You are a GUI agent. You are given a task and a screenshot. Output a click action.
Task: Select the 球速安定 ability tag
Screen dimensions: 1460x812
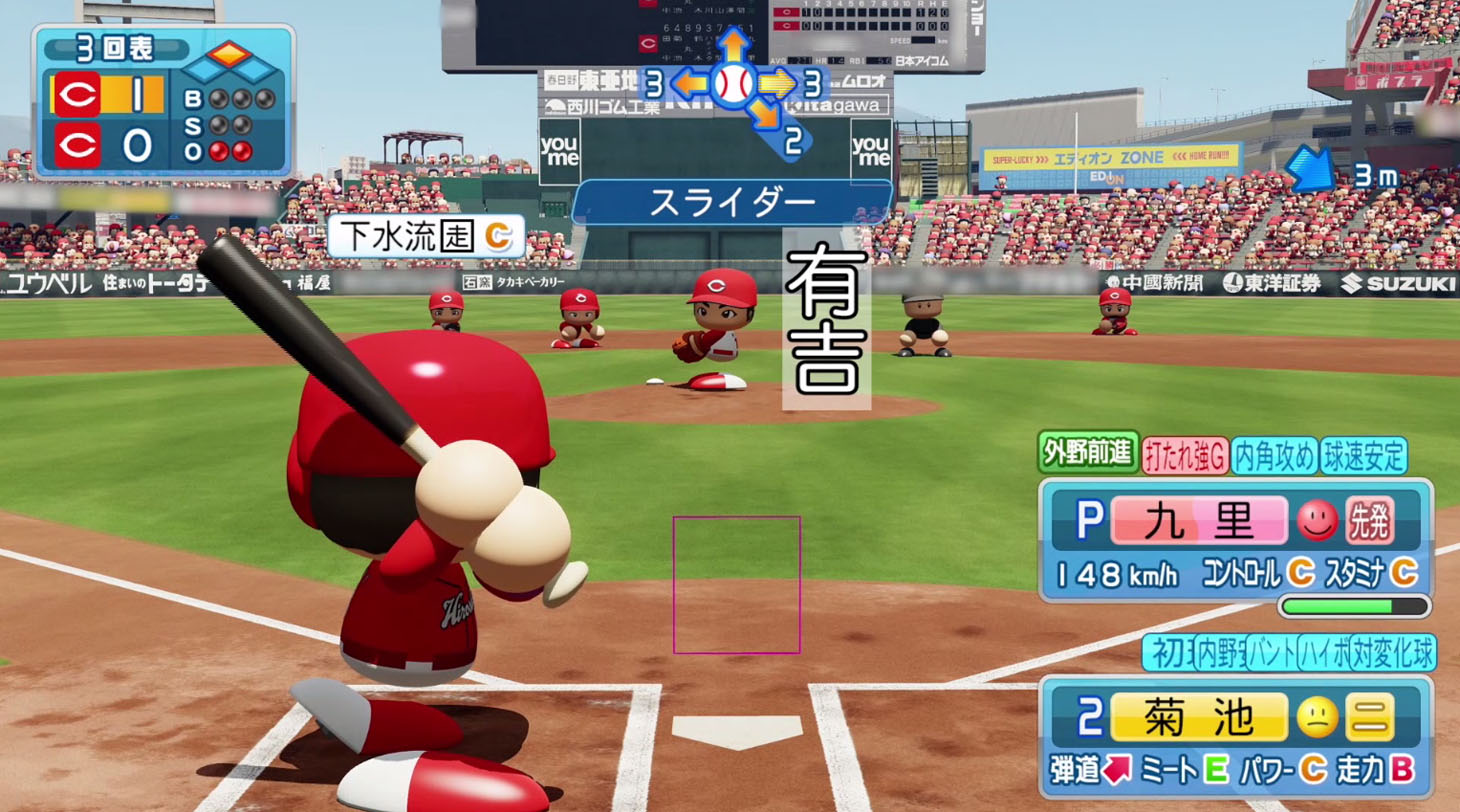(x=1364, y=456)
